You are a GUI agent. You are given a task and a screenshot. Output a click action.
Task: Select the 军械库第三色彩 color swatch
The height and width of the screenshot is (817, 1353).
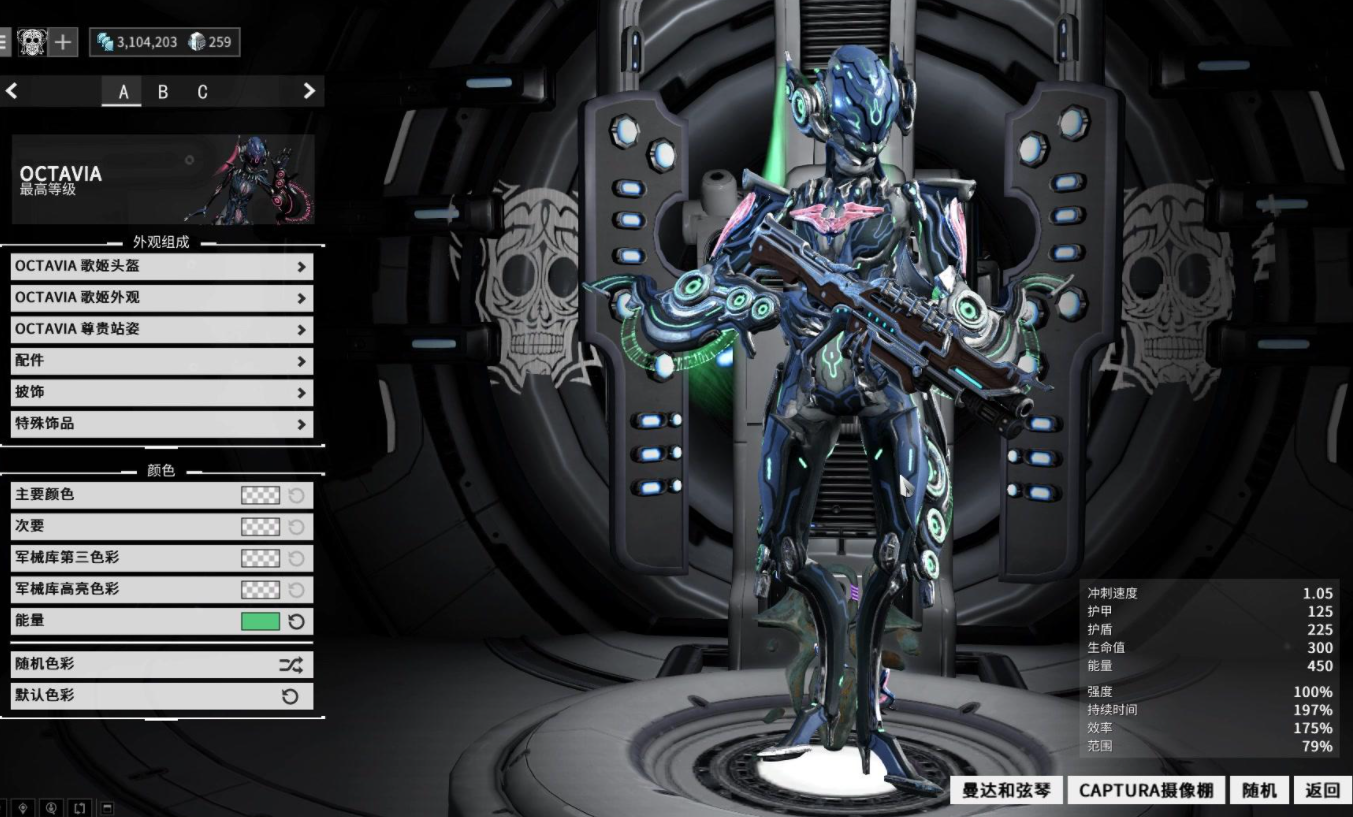point(260,558)
